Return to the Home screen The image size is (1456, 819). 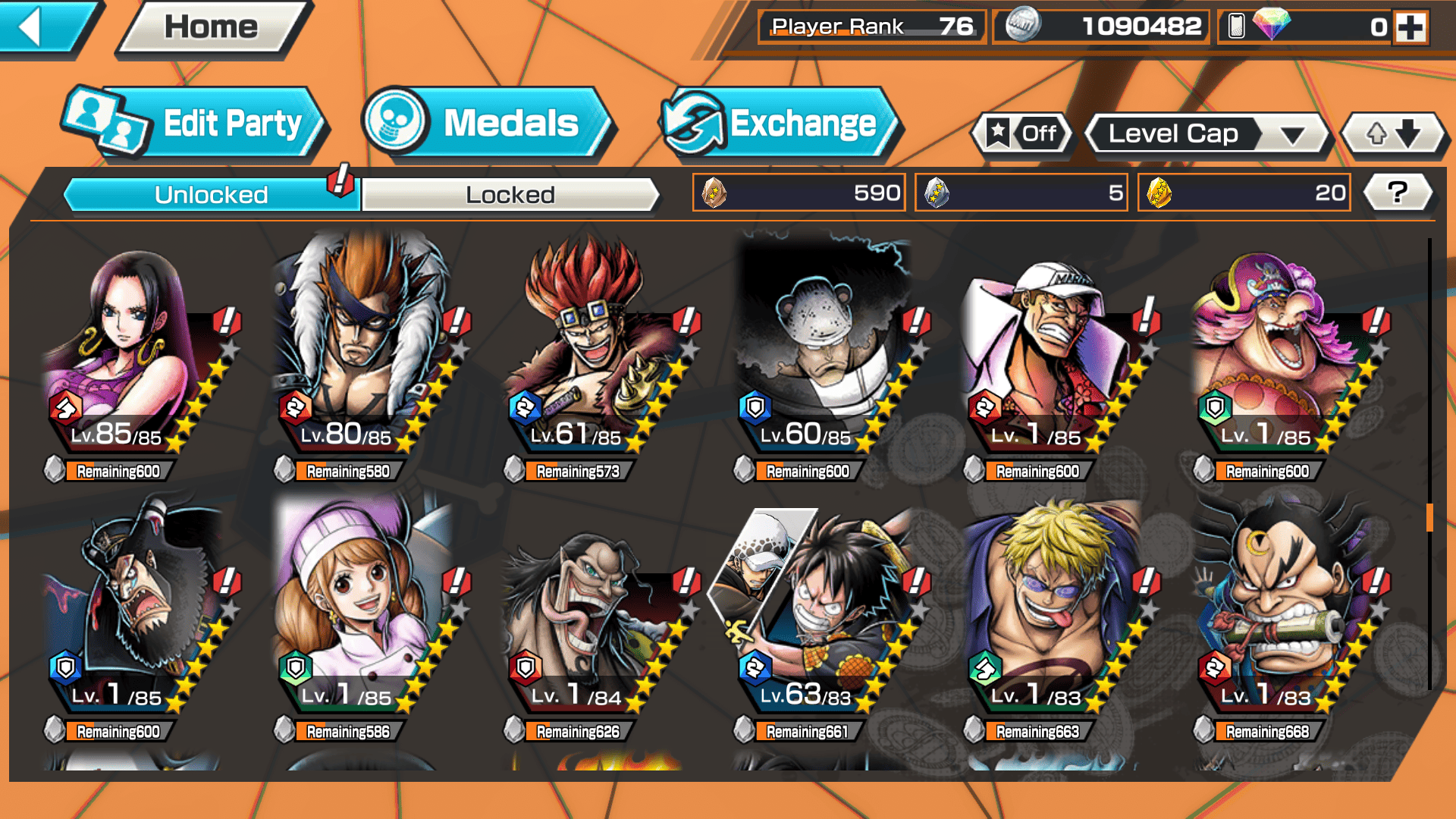[x=212, y=28]
